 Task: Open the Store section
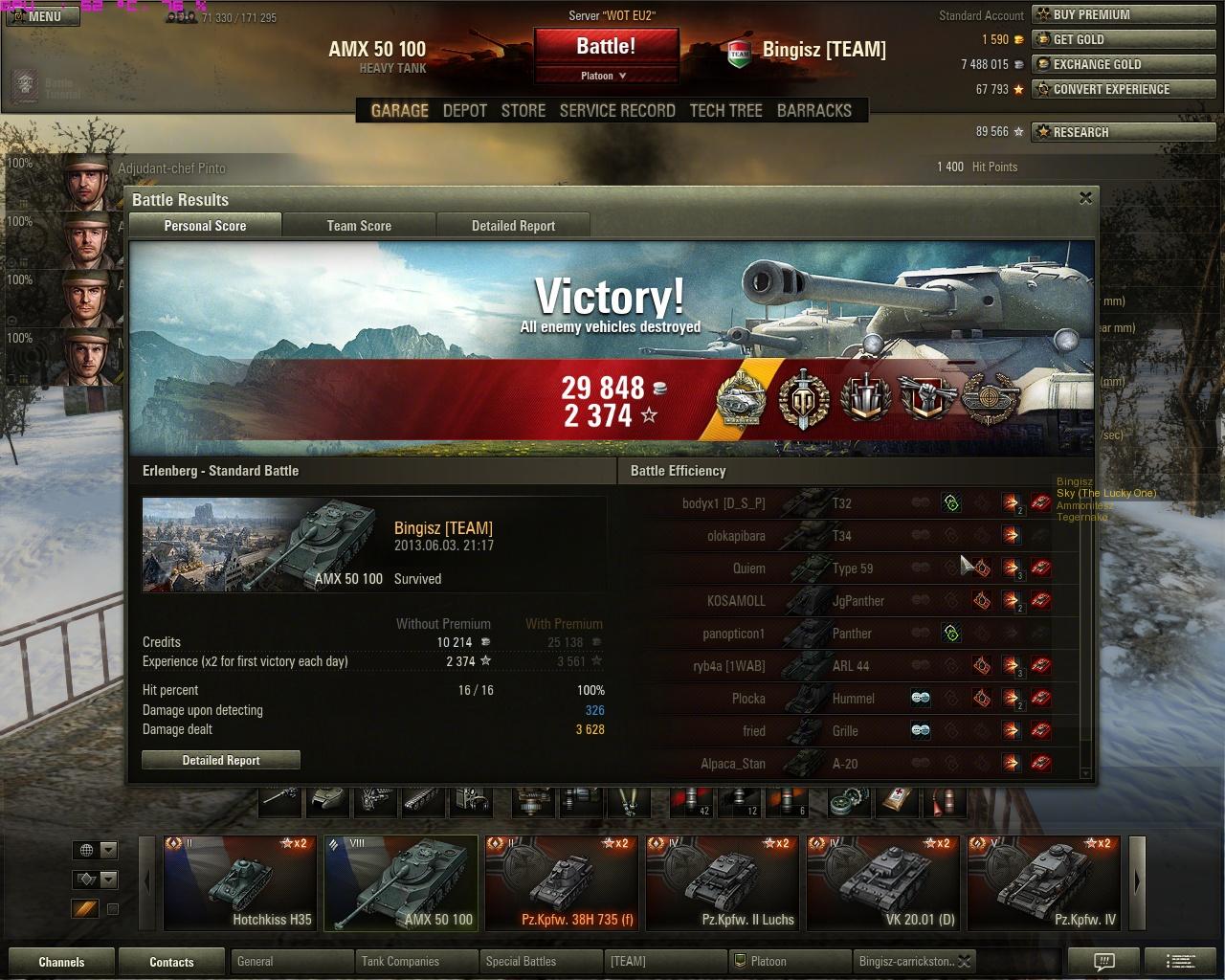[x=523, y=111]
